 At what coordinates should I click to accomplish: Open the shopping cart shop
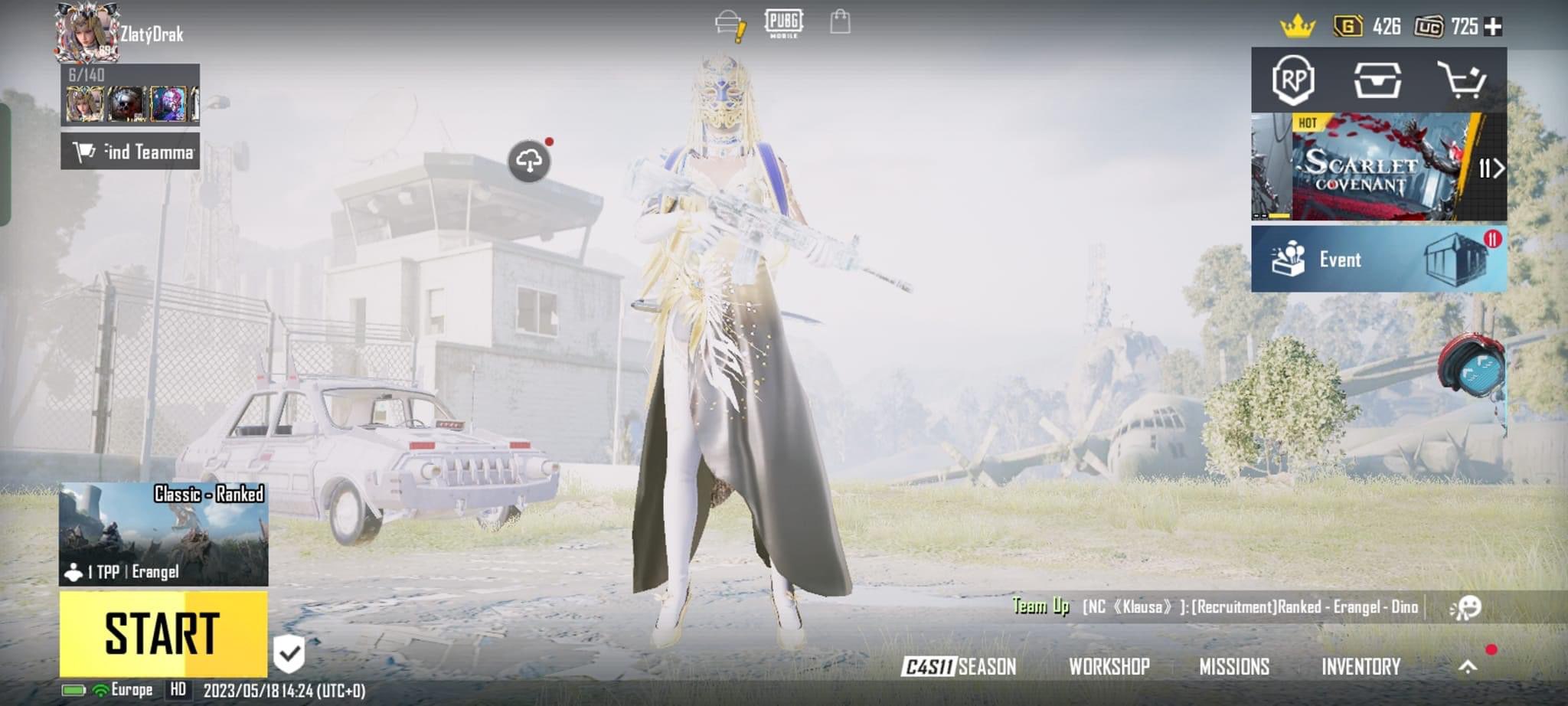(1461, 80)
